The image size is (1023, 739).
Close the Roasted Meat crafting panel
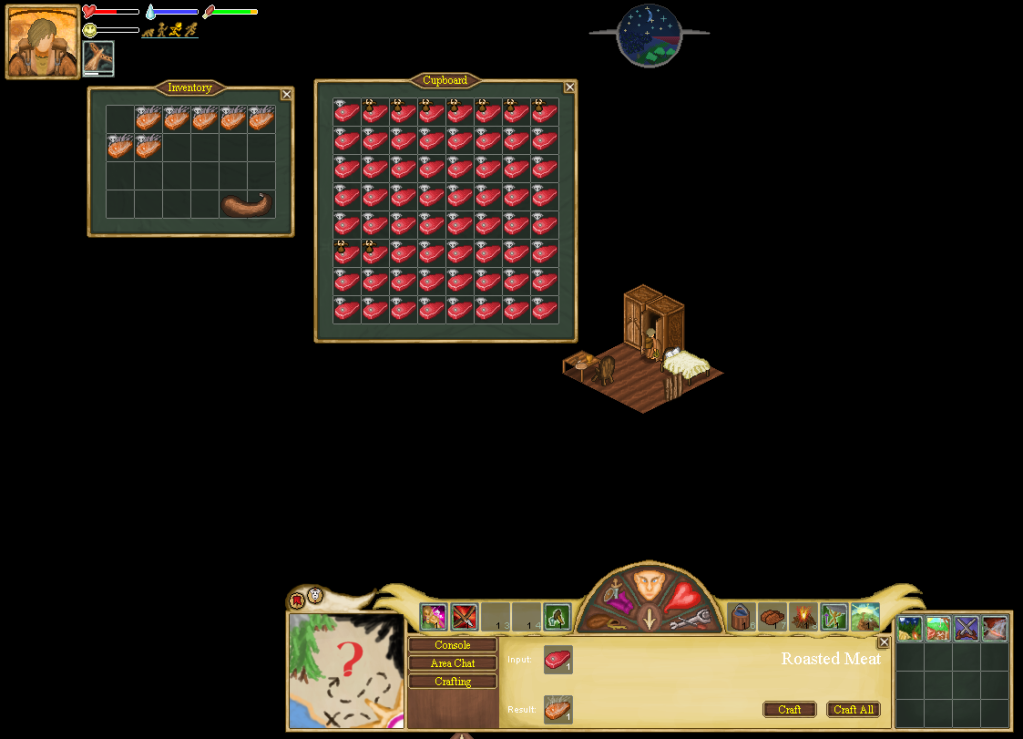[883, 642]
